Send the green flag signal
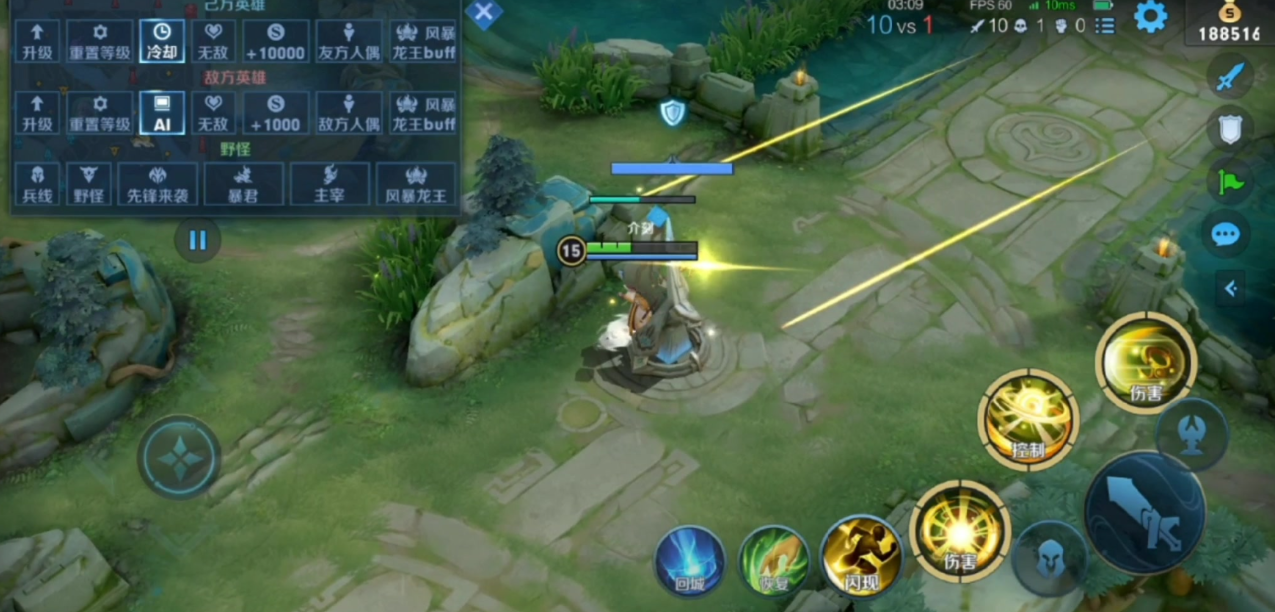 click(x=1229, y=182)
